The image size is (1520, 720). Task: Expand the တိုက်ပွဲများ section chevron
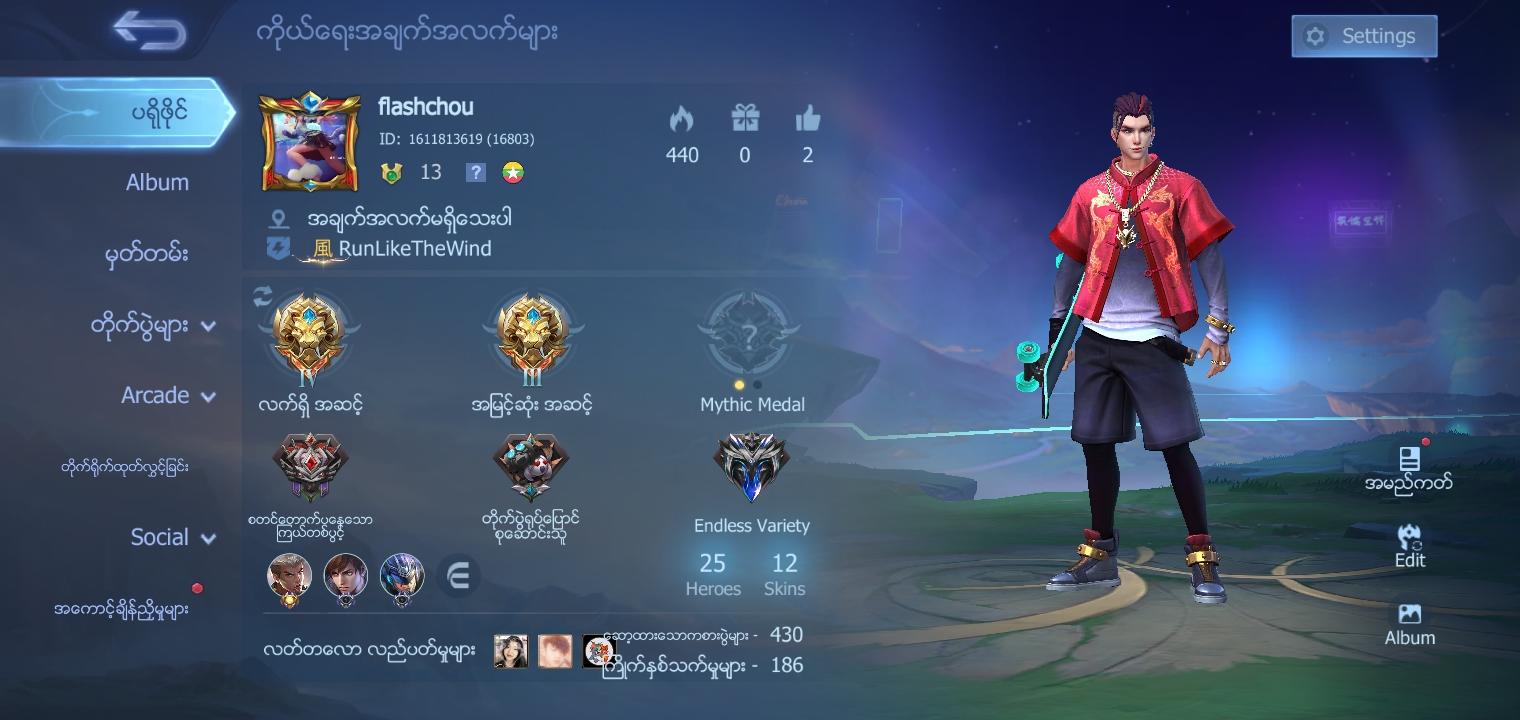coord(208,325)
